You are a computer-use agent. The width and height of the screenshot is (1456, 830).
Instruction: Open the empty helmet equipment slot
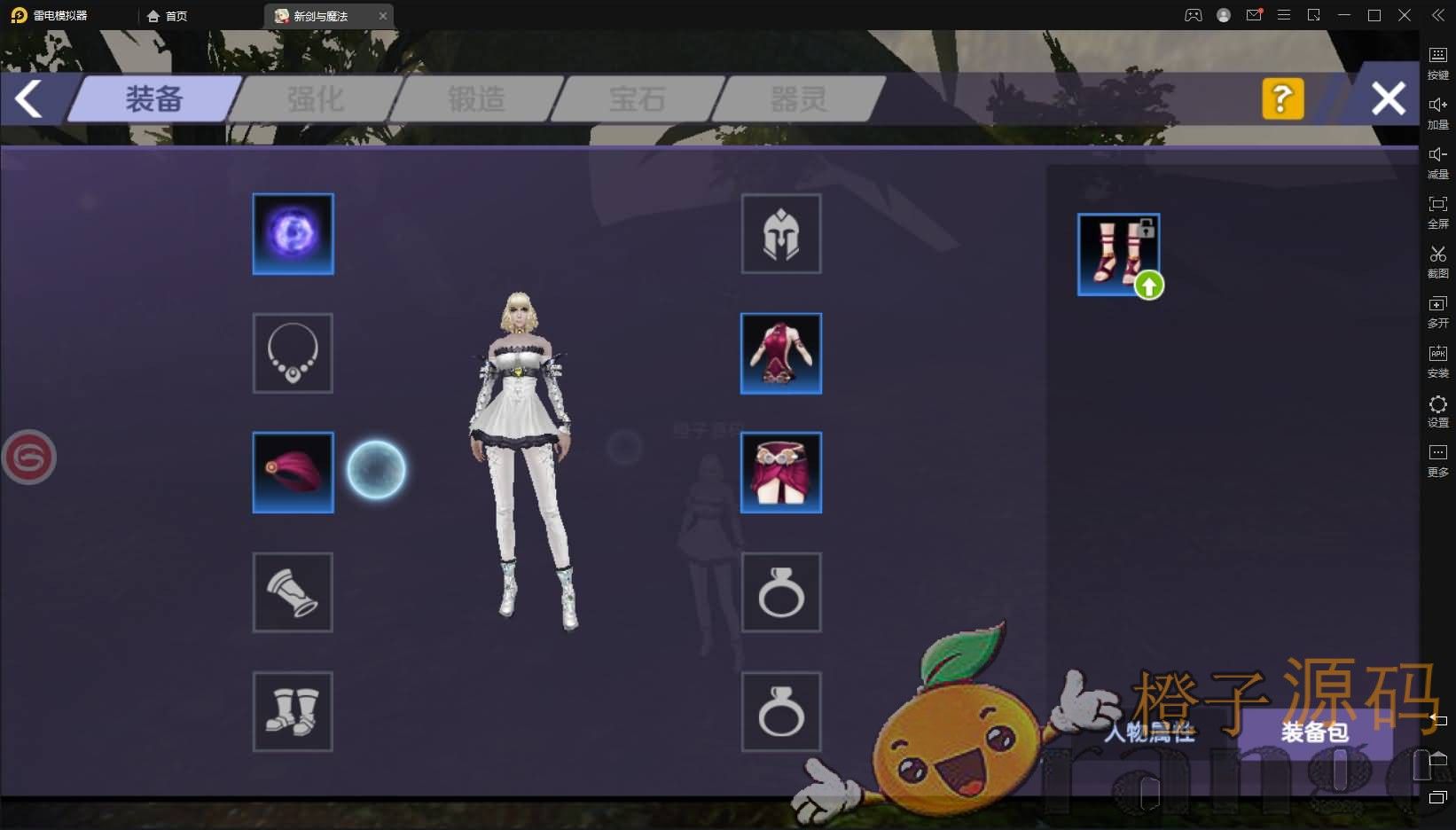(x=780, y=233)
